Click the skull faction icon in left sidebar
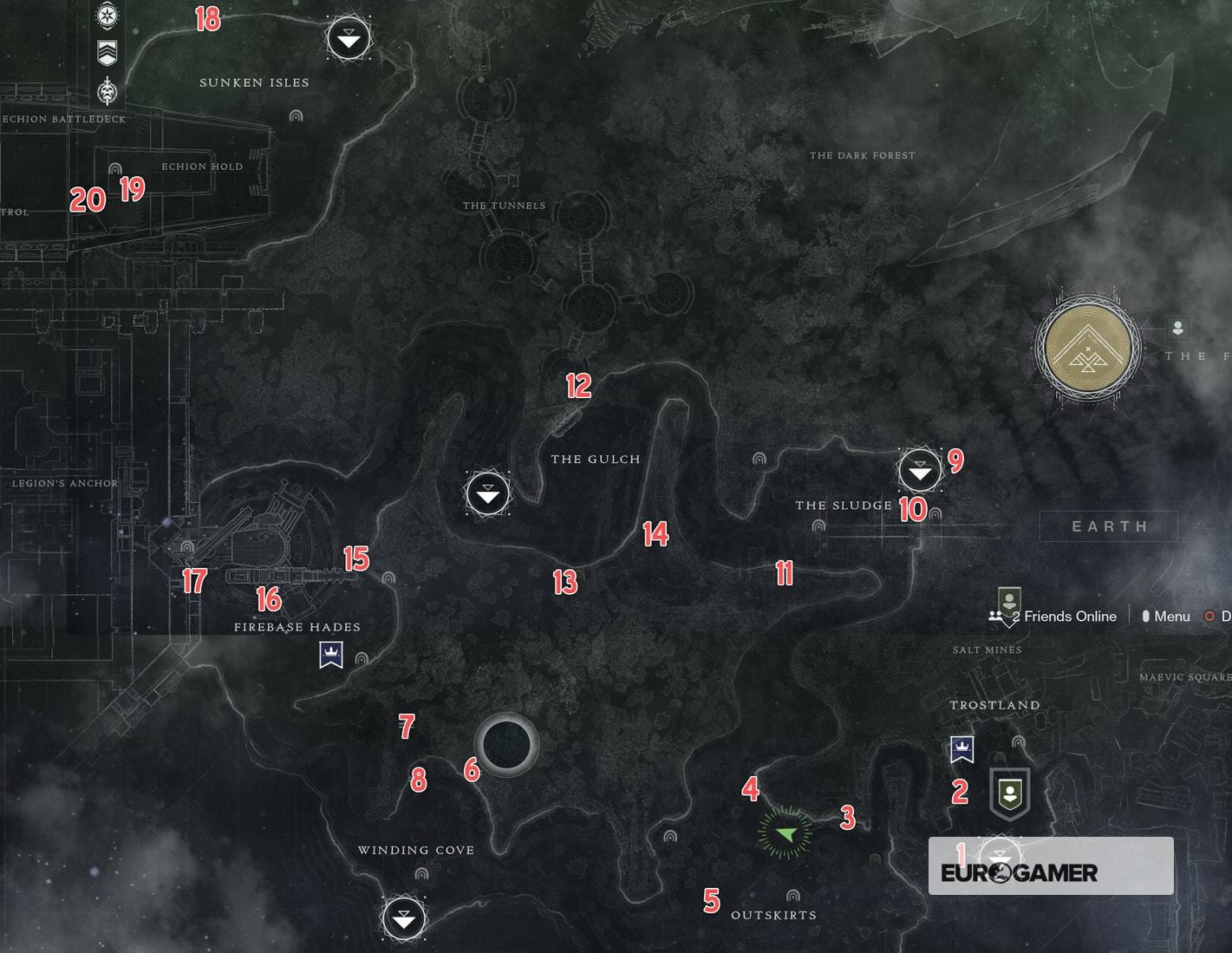 pyautogui.click(x=107, y=91)
